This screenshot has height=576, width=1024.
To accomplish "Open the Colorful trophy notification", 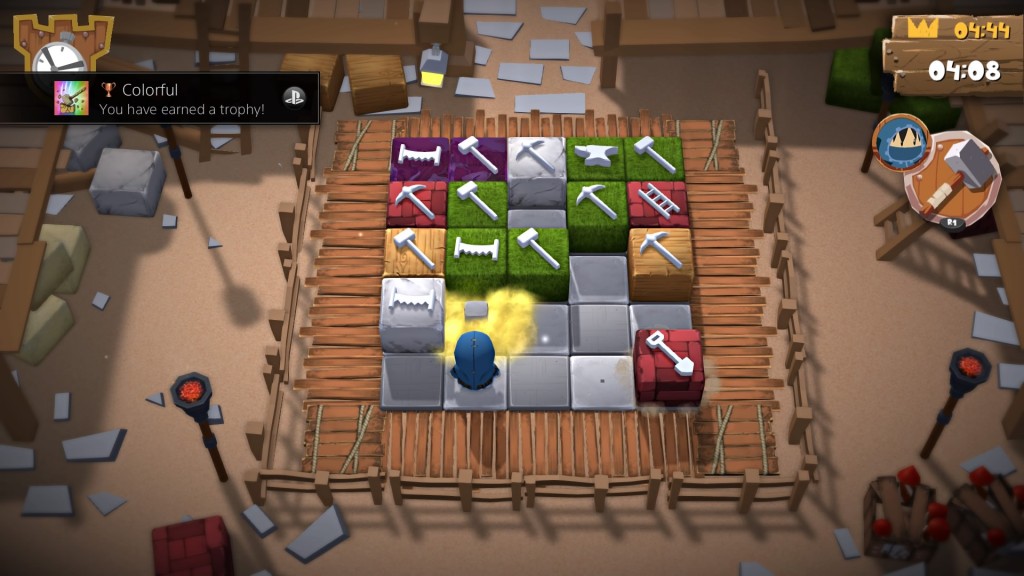I will click(x=160, y=98).
